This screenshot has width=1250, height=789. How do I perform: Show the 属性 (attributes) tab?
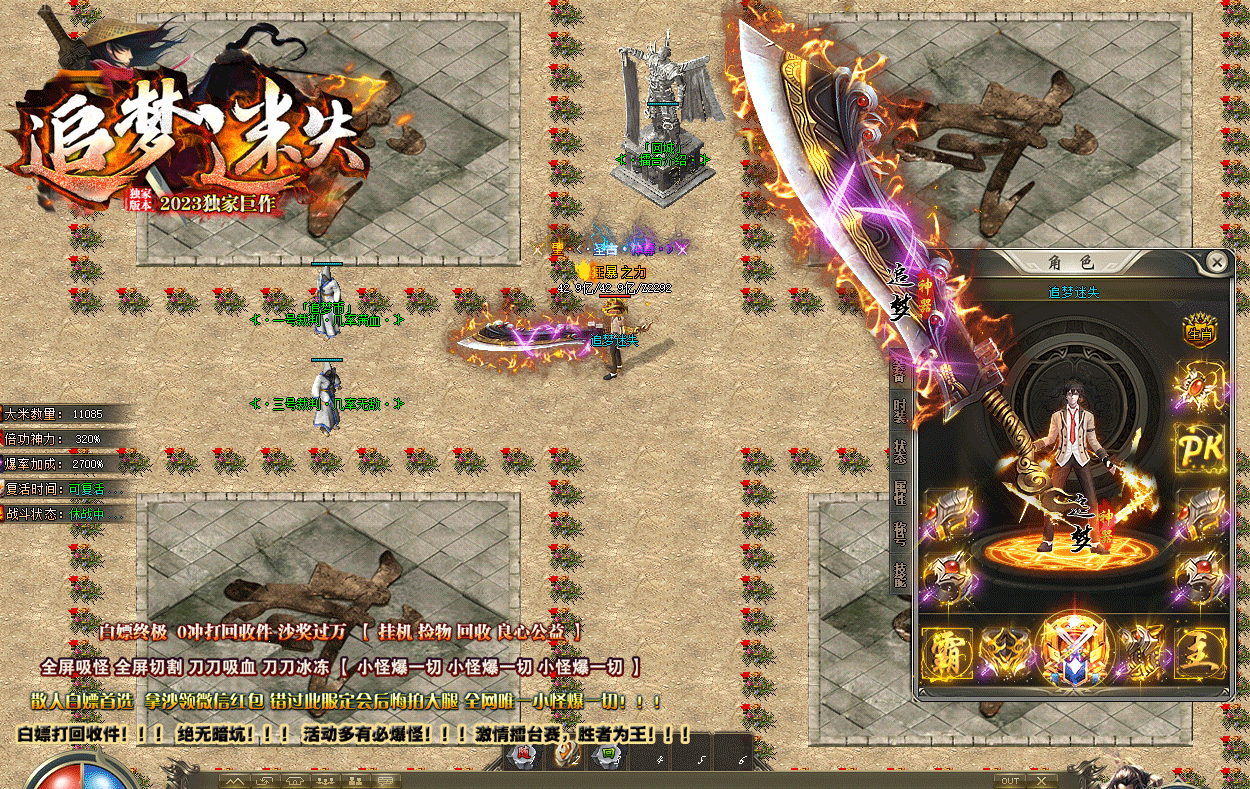point(899,493)
